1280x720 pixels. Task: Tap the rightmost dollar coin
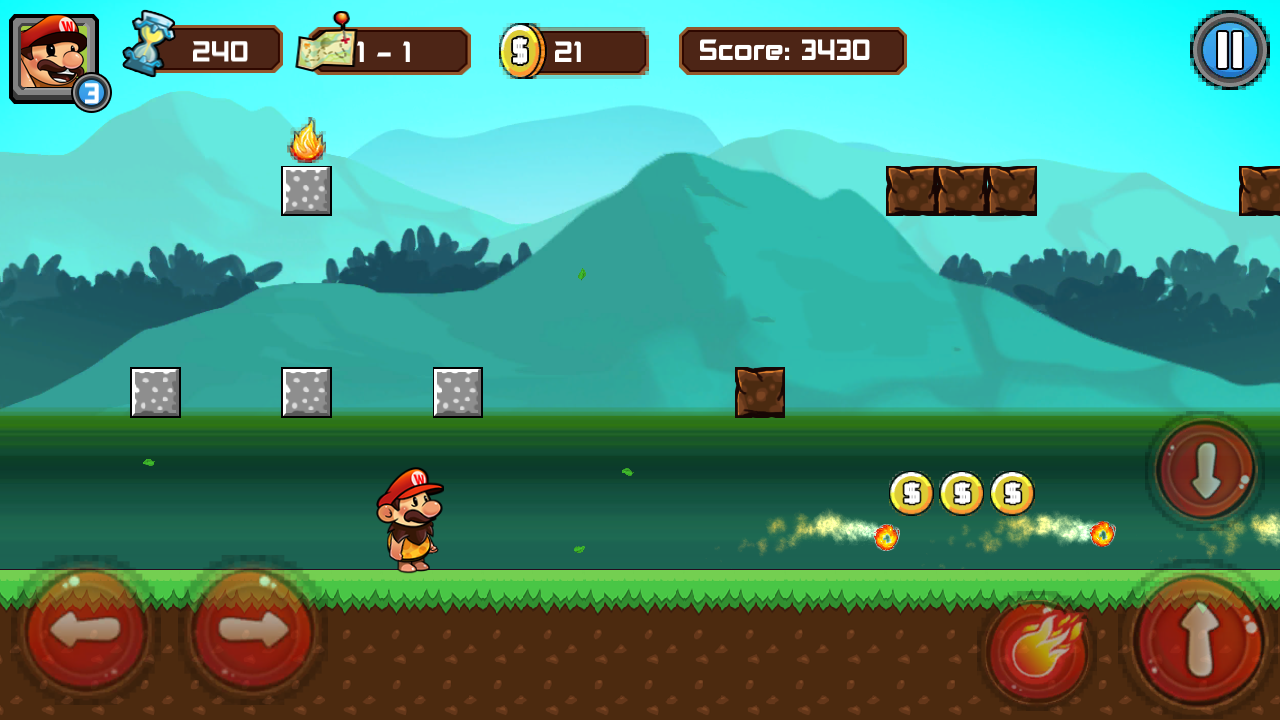pos(1010,492)
